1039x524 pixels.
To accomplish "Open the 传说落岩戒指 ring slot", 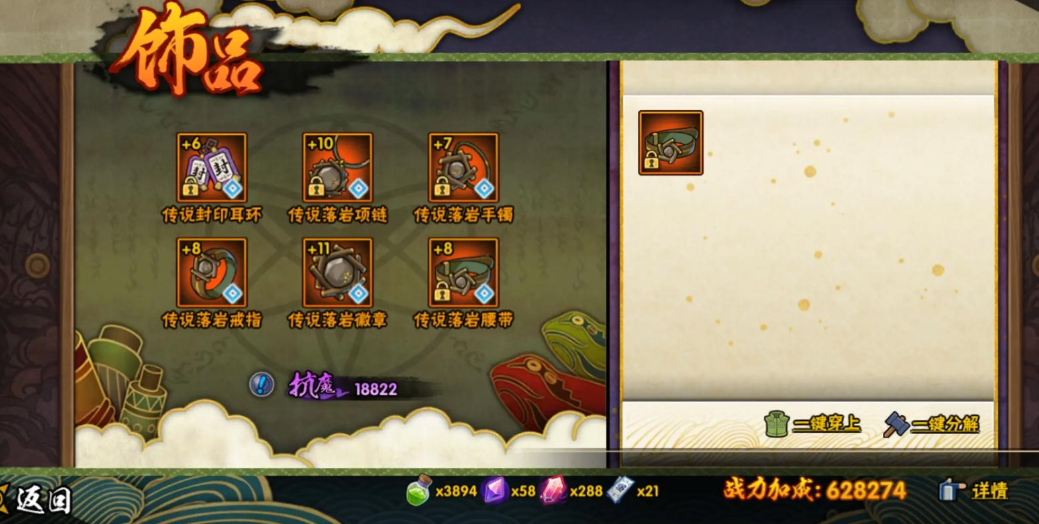I will (x=211, y=272).
